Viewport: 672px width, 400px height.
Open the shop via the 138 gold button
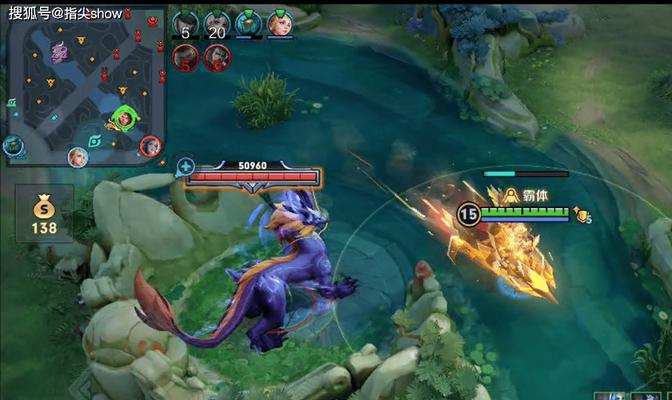click(x=44, y=214)
